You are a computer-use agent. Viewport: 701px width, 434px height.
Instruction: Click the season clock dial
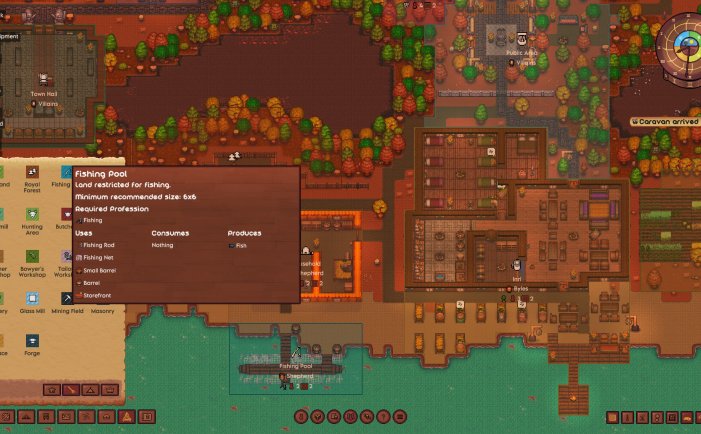[x=686, y=45]
